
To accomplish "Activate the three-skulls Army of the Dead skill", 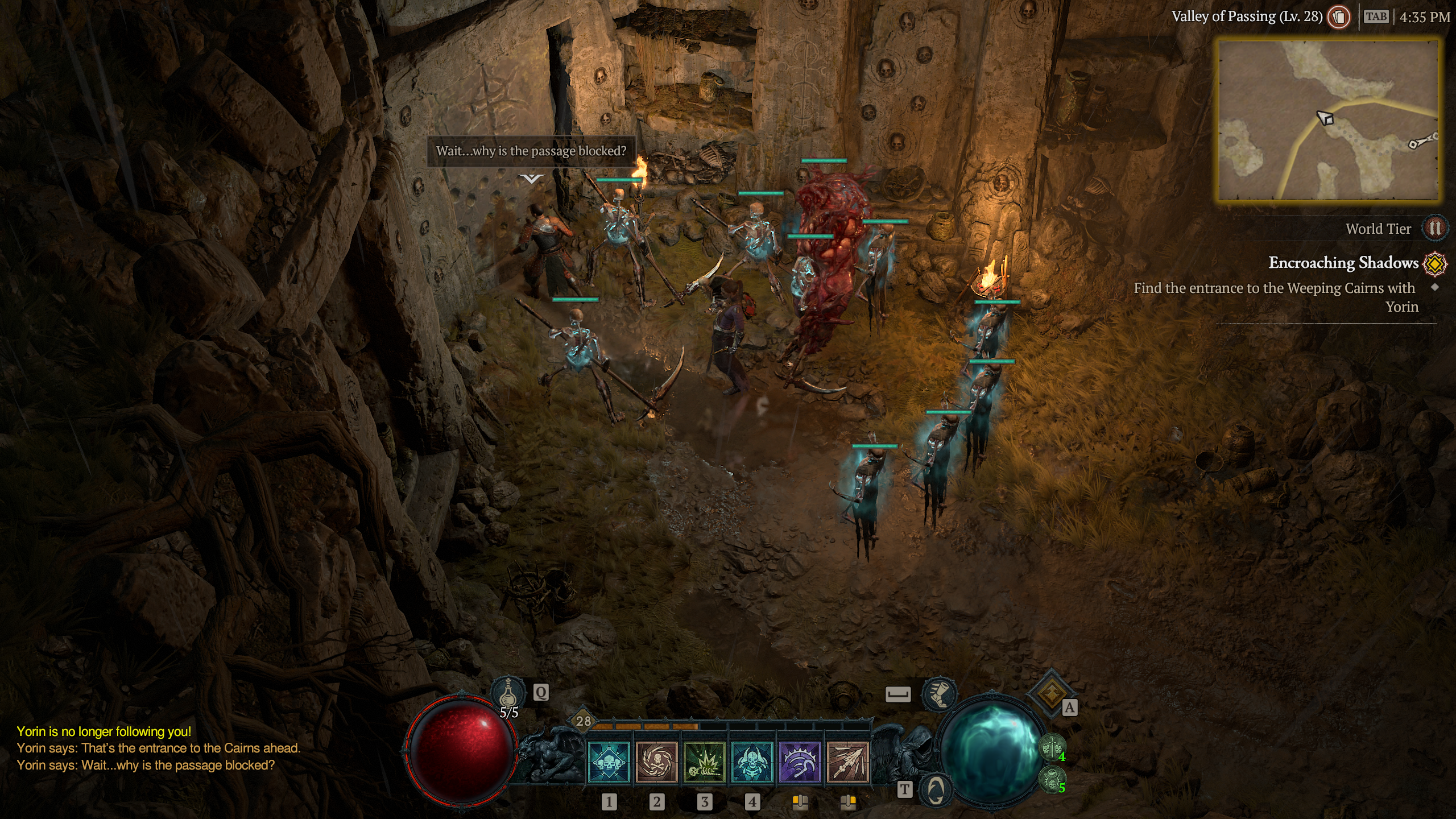I will click(609, 763).
